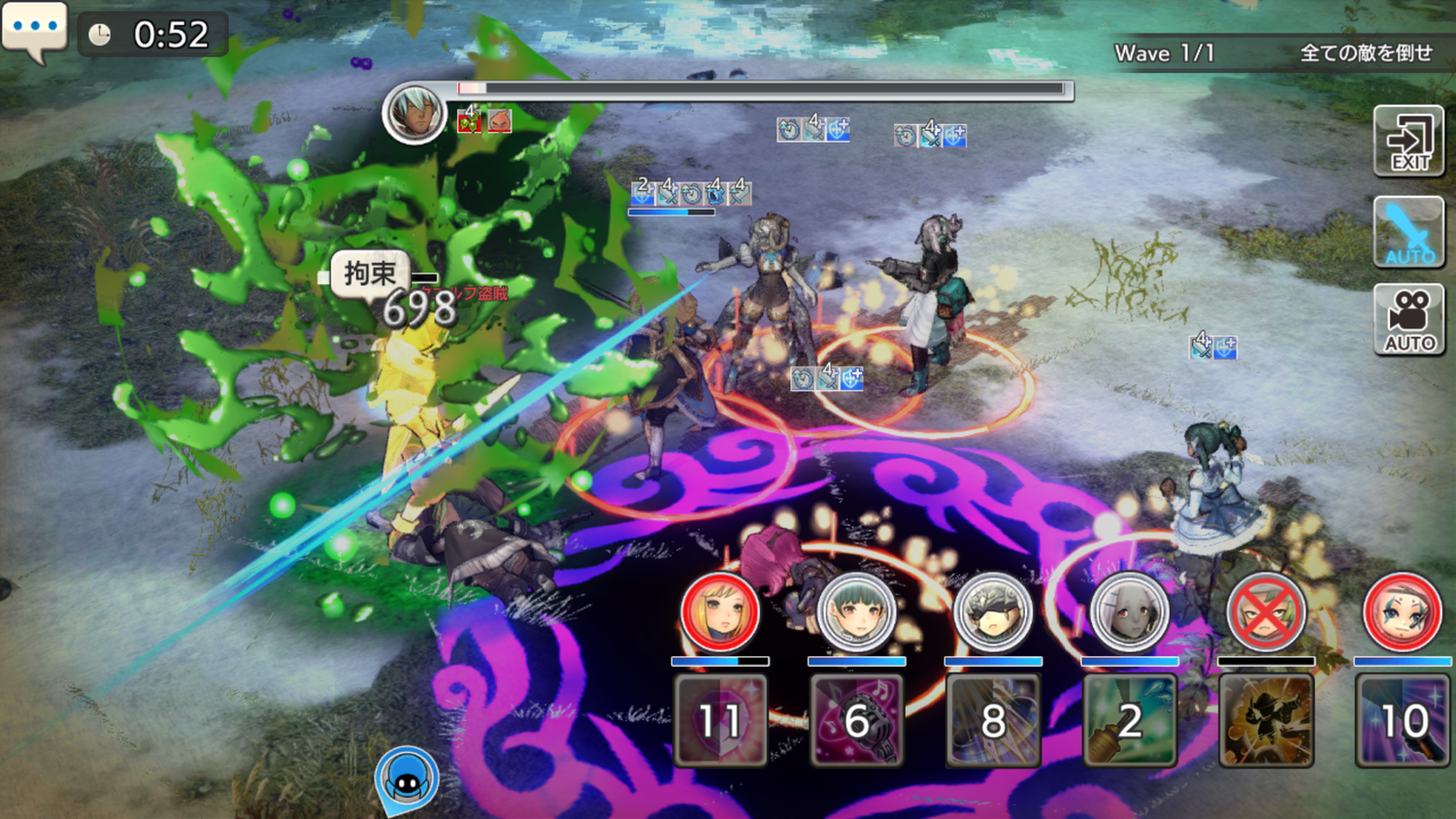
Task: Open the chat speech bubble
Action: click(35, 29)
